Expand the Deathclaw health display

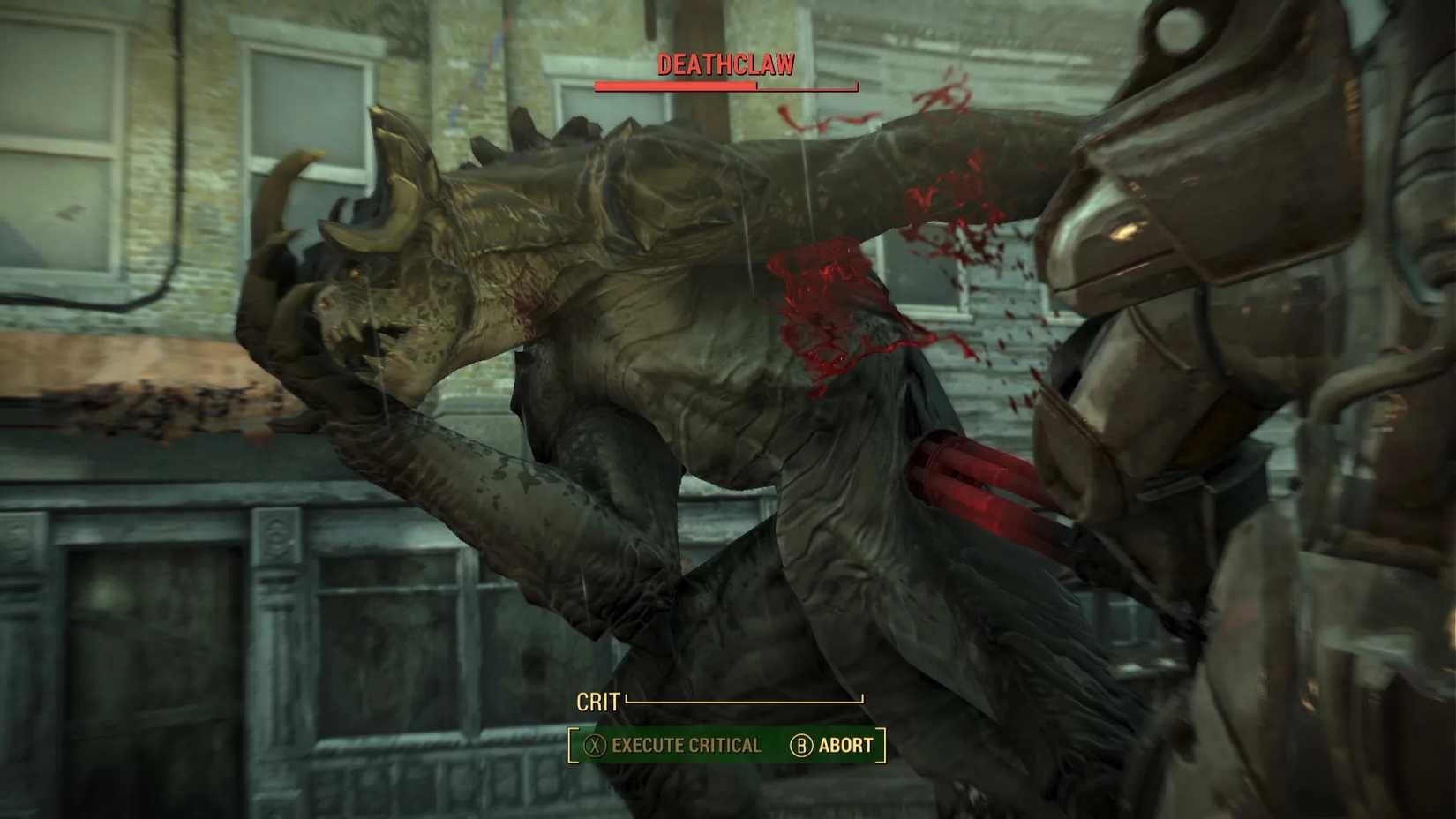coord(725,86)
